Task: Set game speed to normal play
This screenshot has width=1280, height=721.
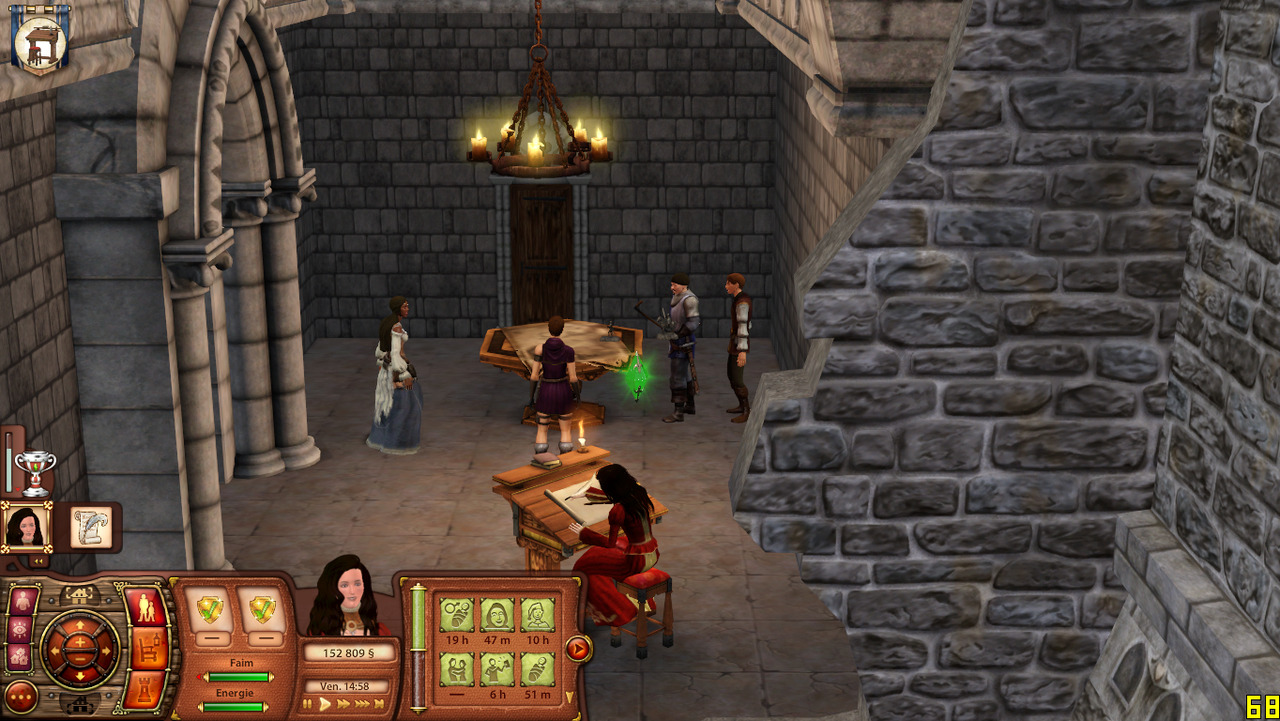Action: coord(325,704)
